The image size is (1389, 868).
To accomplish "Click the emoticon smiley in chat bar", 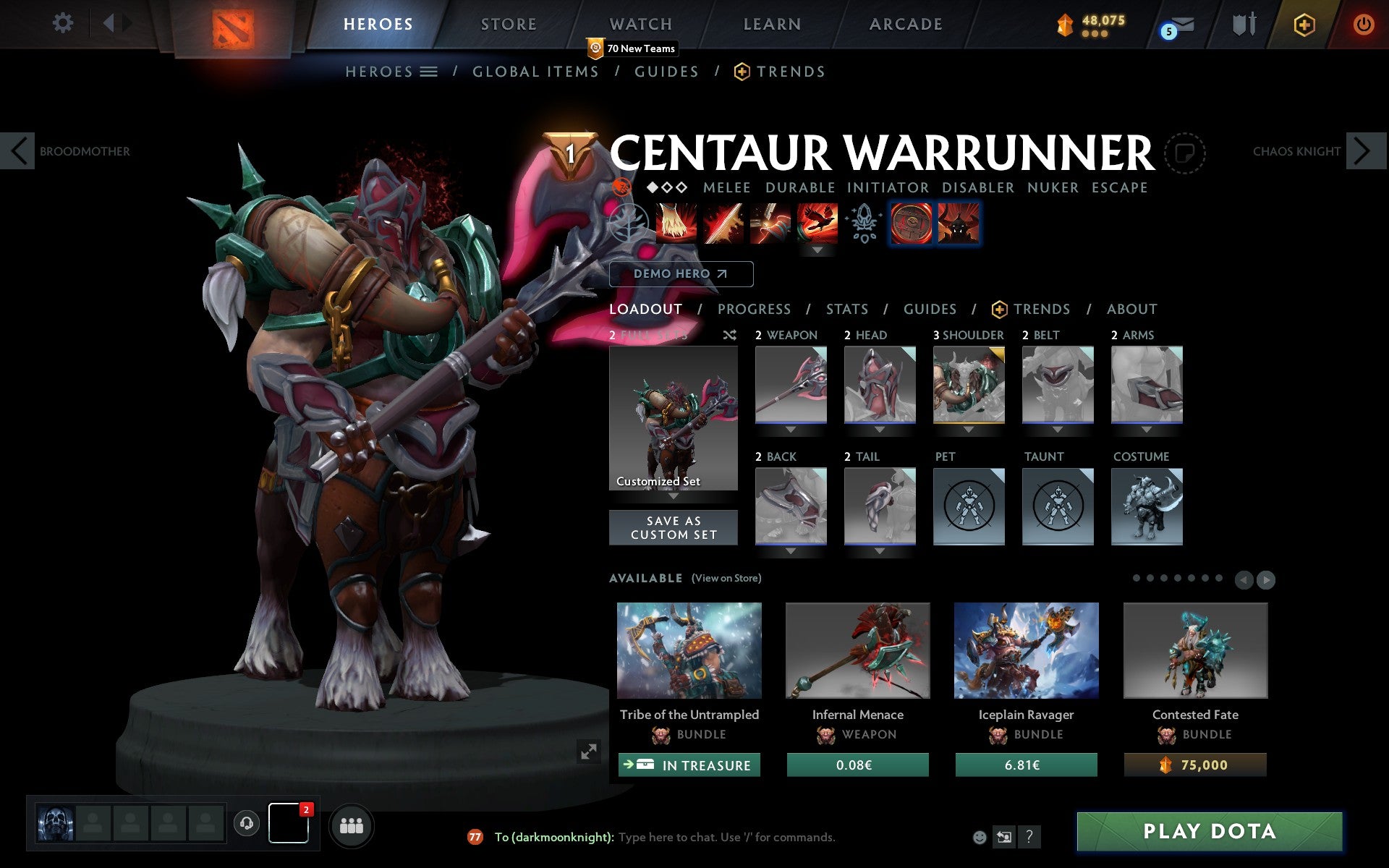I will pos(981,837).
